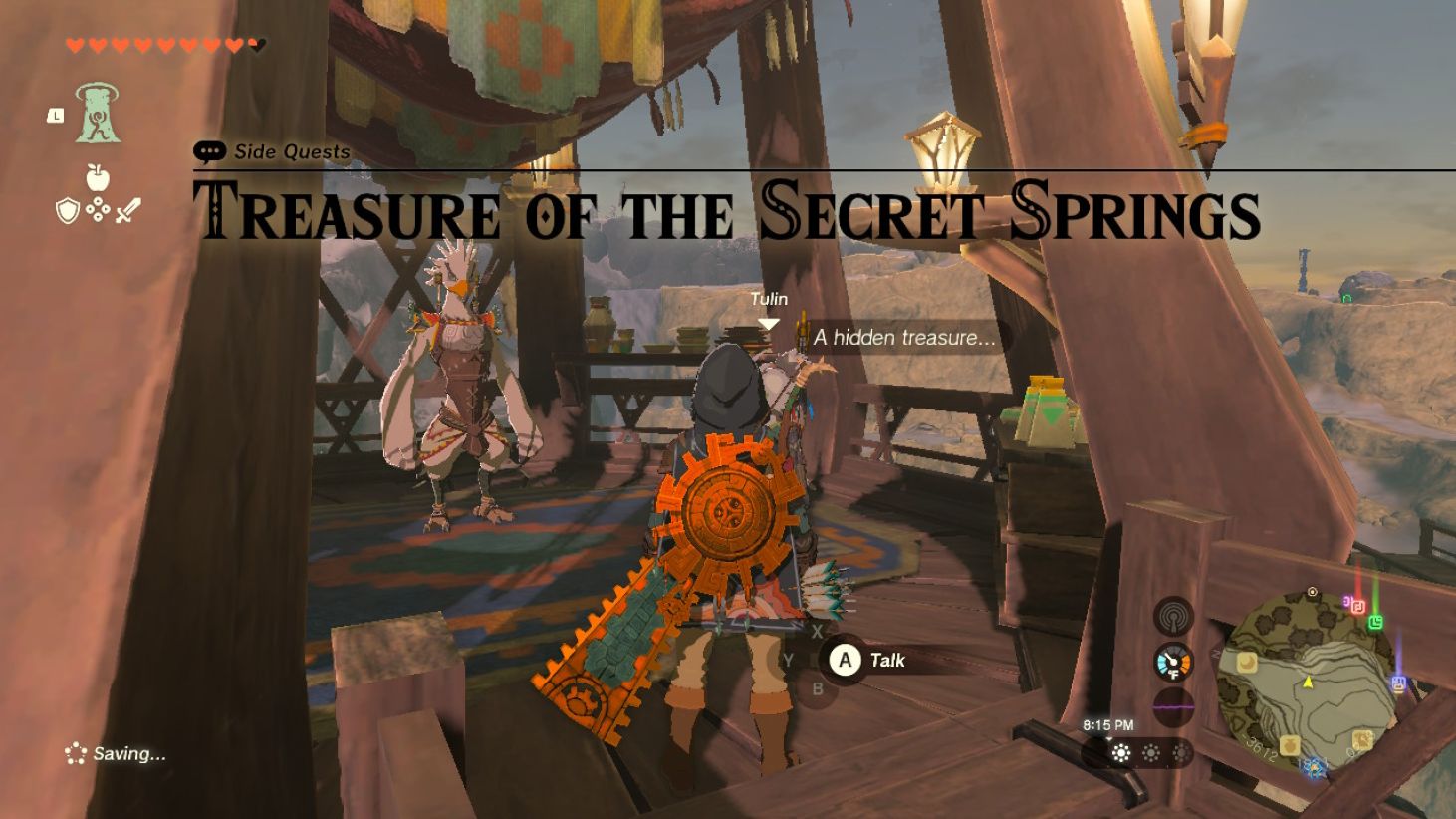Select the Side Quests label
Screen dimensions: 1456x819
point(290,152)
